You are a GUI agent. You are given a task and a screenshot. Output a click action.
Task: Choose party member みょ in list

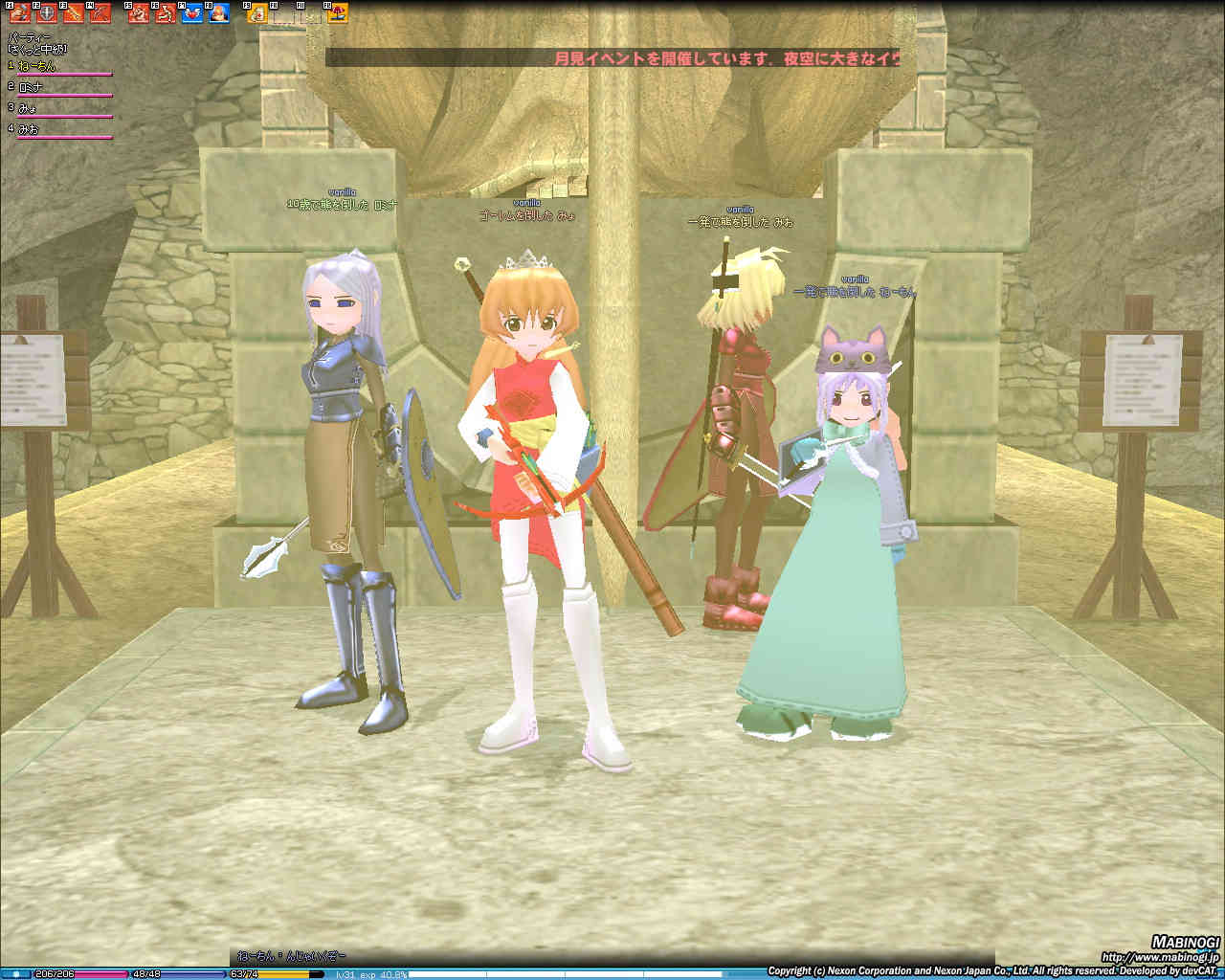(x=29, y=109)
